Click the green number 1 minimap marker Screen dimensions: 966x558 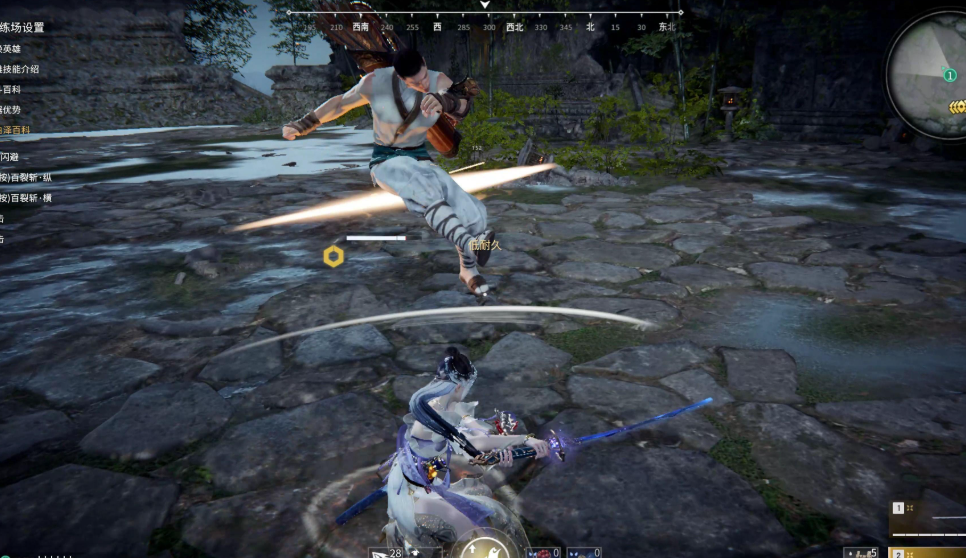(x=949, y=75)
